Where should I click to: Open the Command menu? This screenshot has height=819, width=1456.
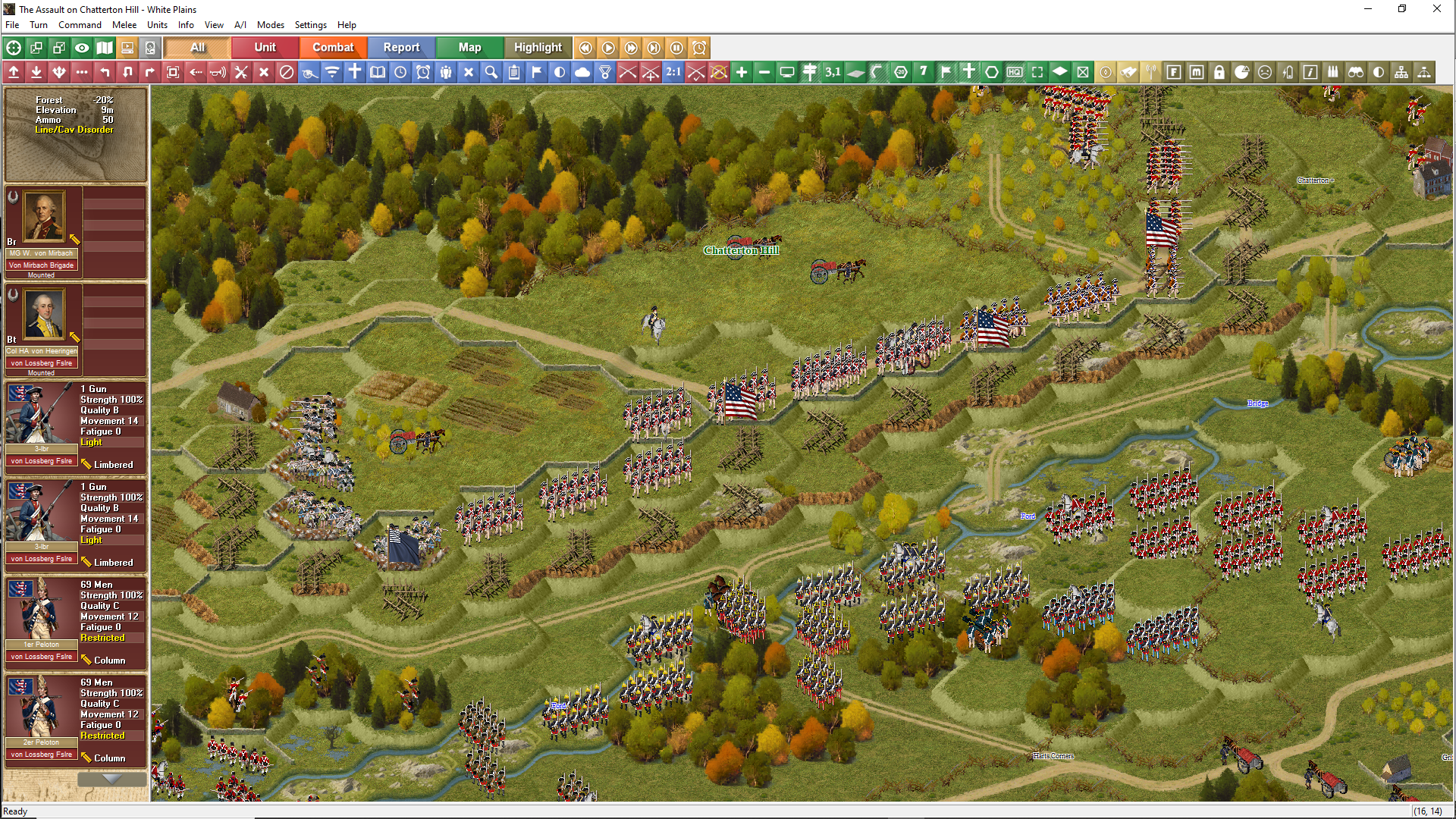pyautogui.click(x=80, y=25)
